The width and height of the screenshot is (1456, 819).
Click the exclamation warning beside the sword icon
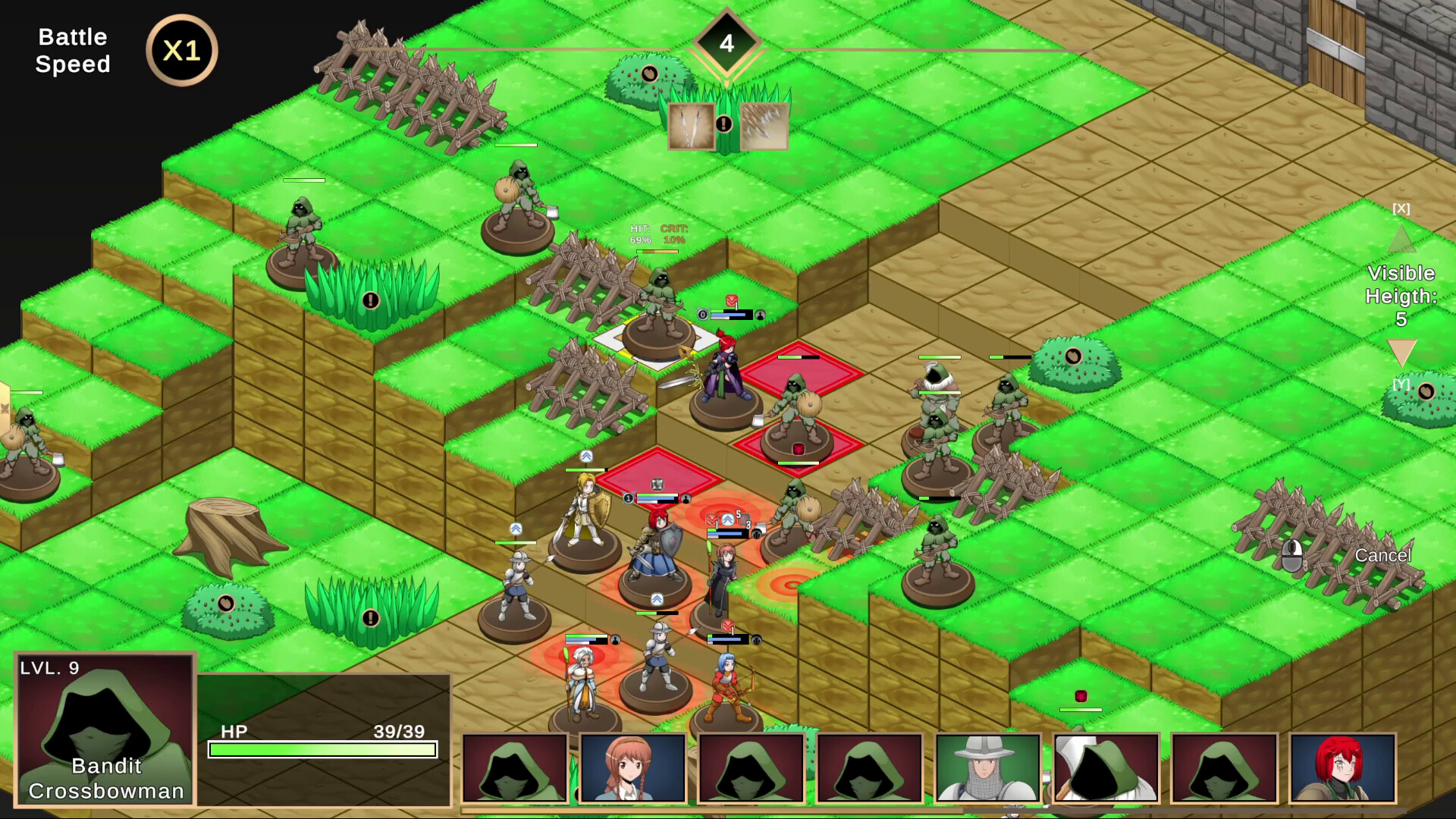tap(722, 125)
